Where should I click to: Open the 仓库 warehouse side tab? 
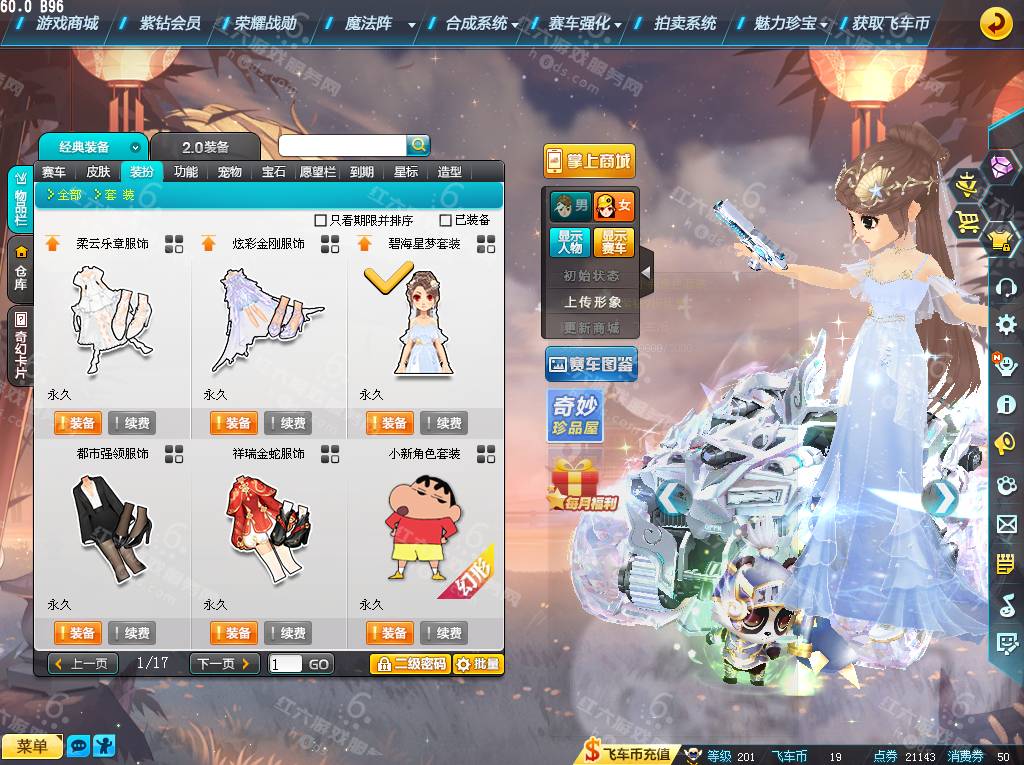click(21, 269)
